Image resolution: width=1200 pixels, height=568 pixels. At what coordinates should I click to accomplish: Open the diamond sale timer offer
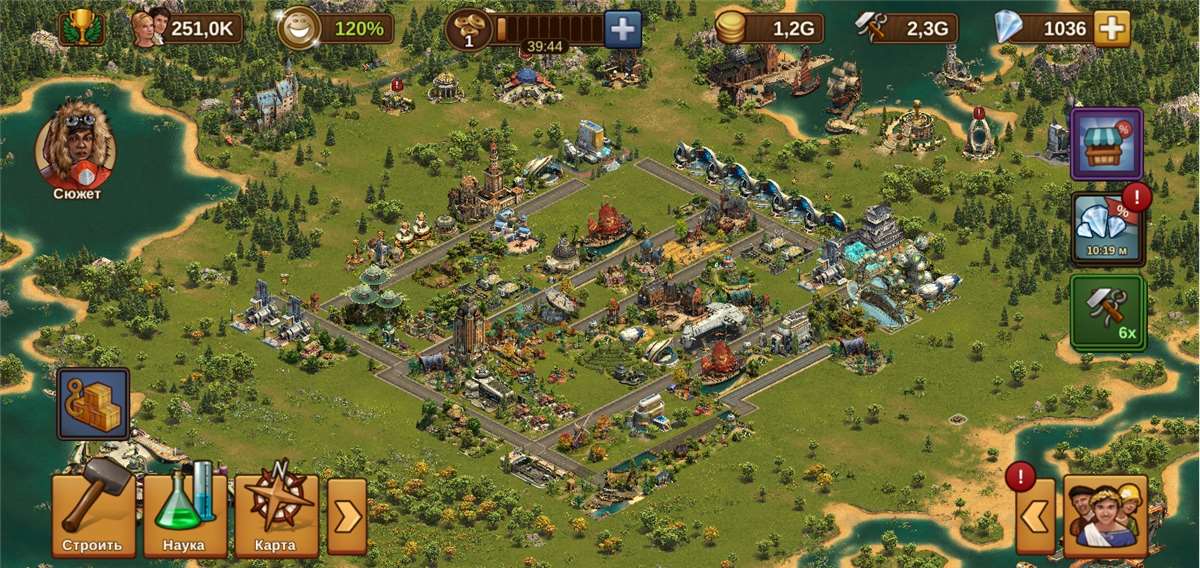(x=1106, y=229)
